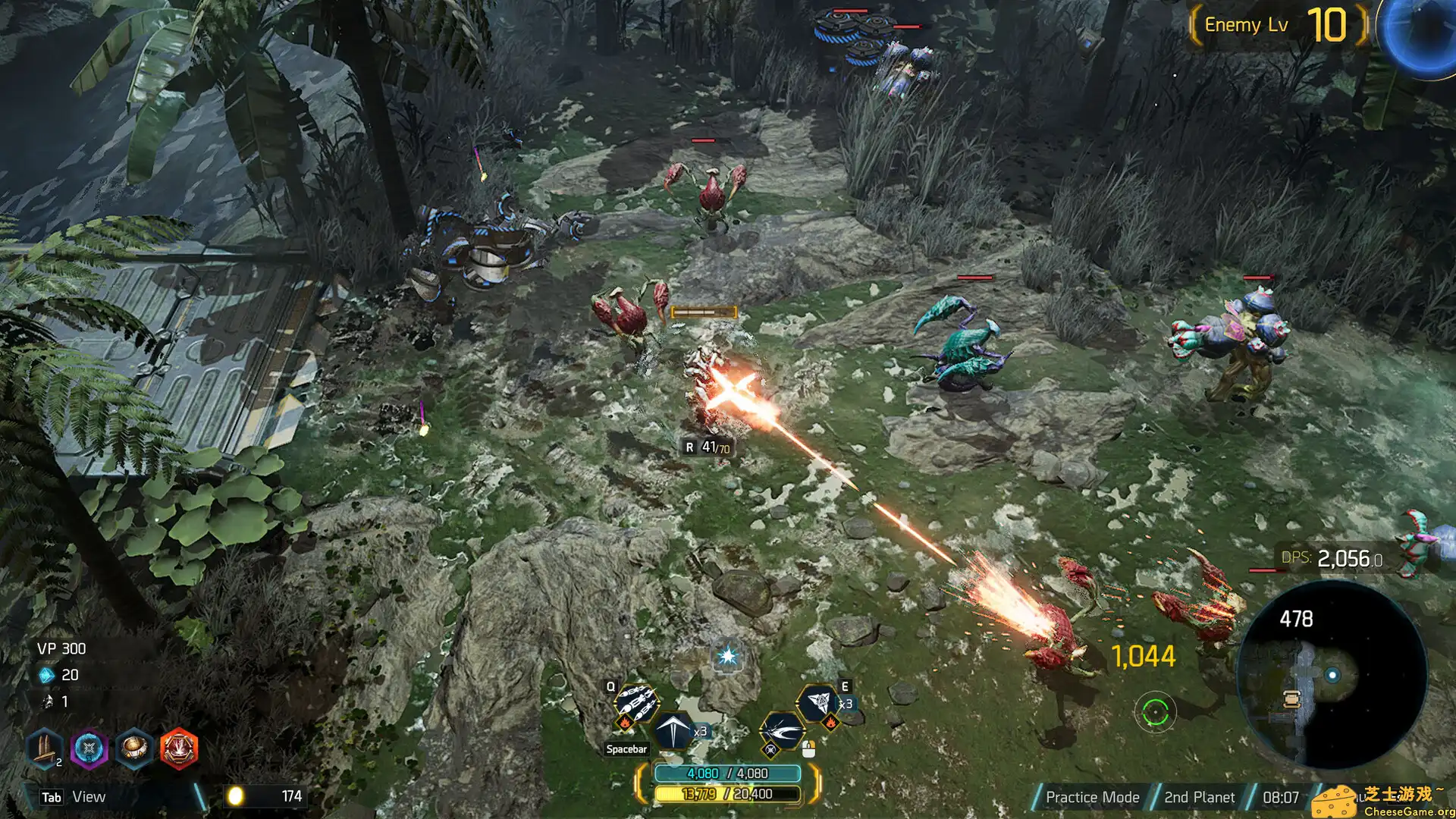Activate the triangular drone ability
This screenshot has width=1456, height=819.
818,702
